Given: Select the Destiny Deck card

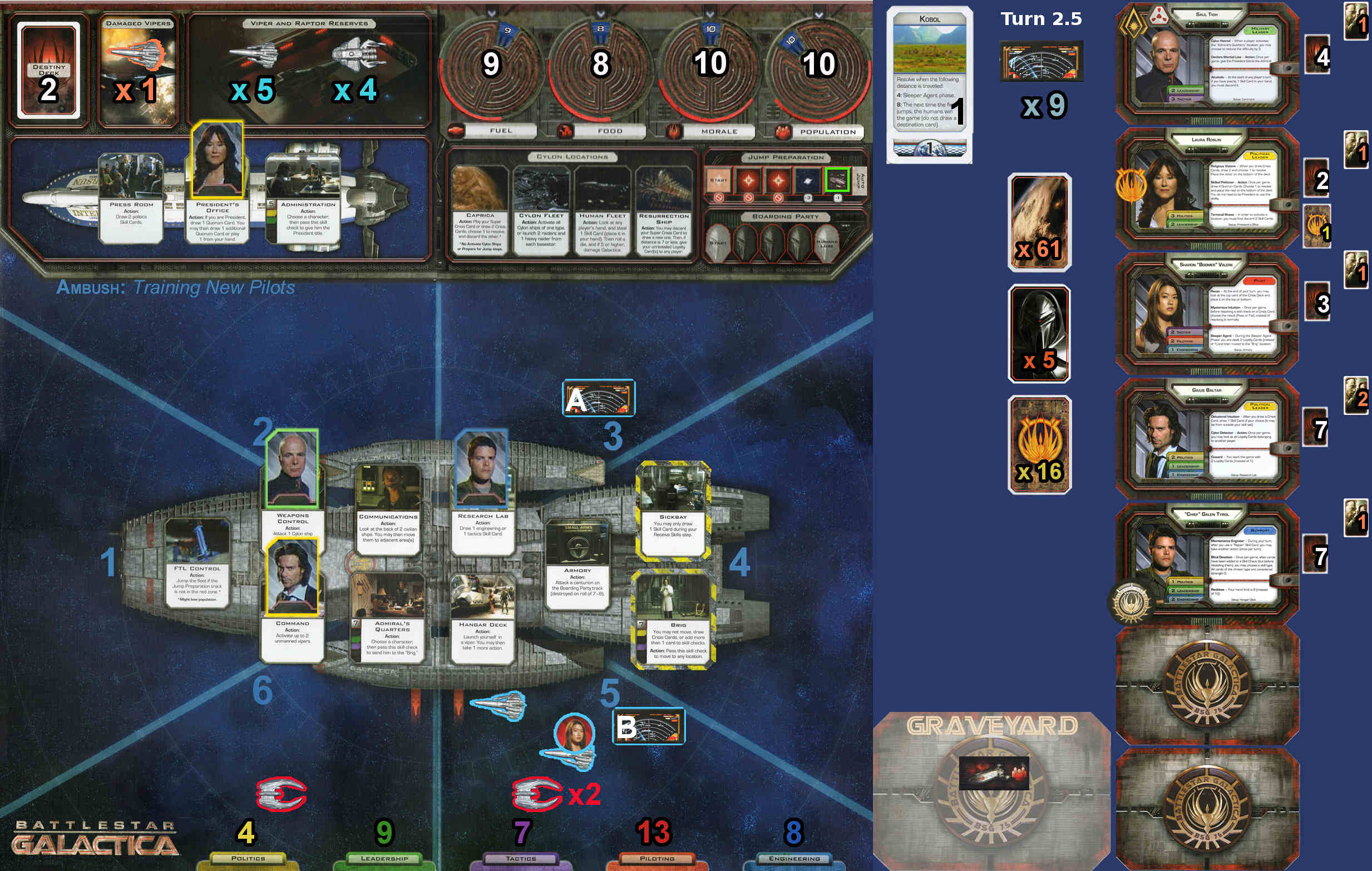Looking at the screenshot, I should click(48, 70).
